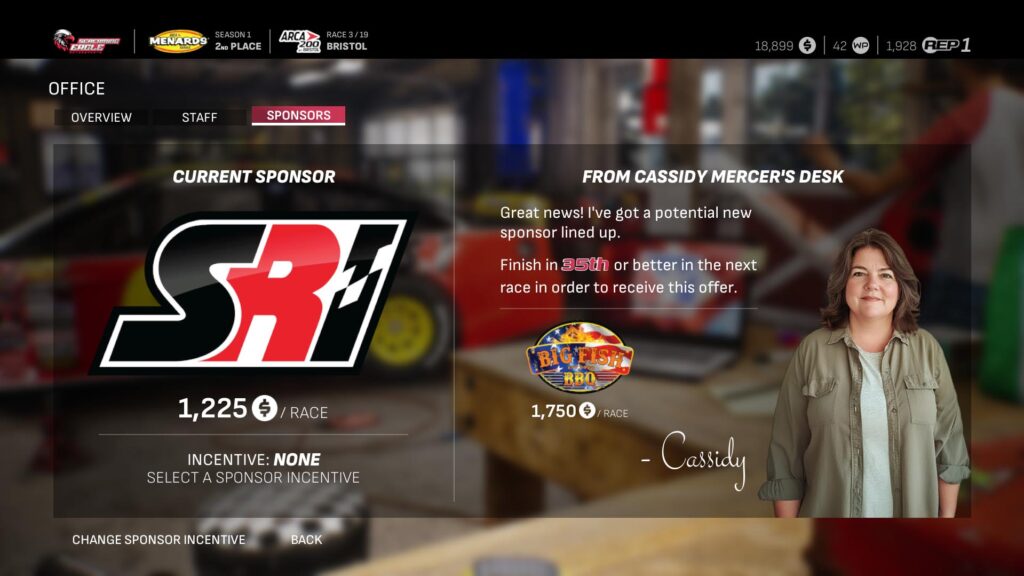Select the Big Fish BBQ sponsor offer logo
This screenshot has width=1024, height=576.
579,359
